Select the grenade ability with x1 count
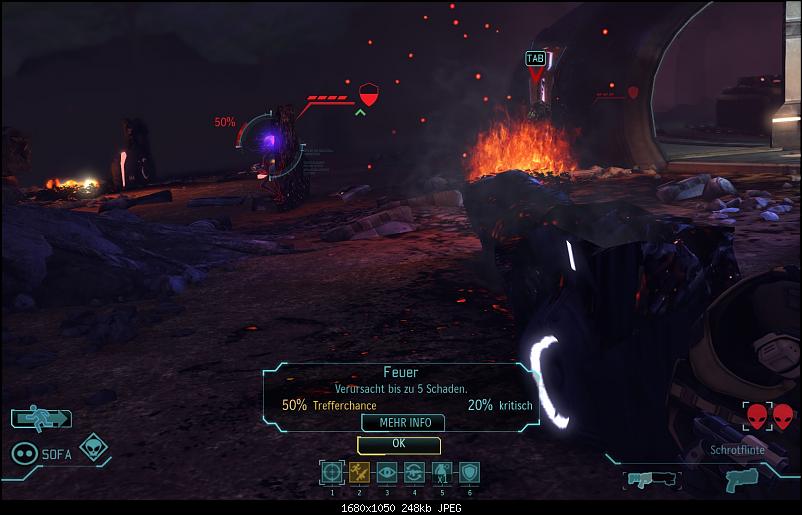This screenshot has height=515, width=802. 441,472
